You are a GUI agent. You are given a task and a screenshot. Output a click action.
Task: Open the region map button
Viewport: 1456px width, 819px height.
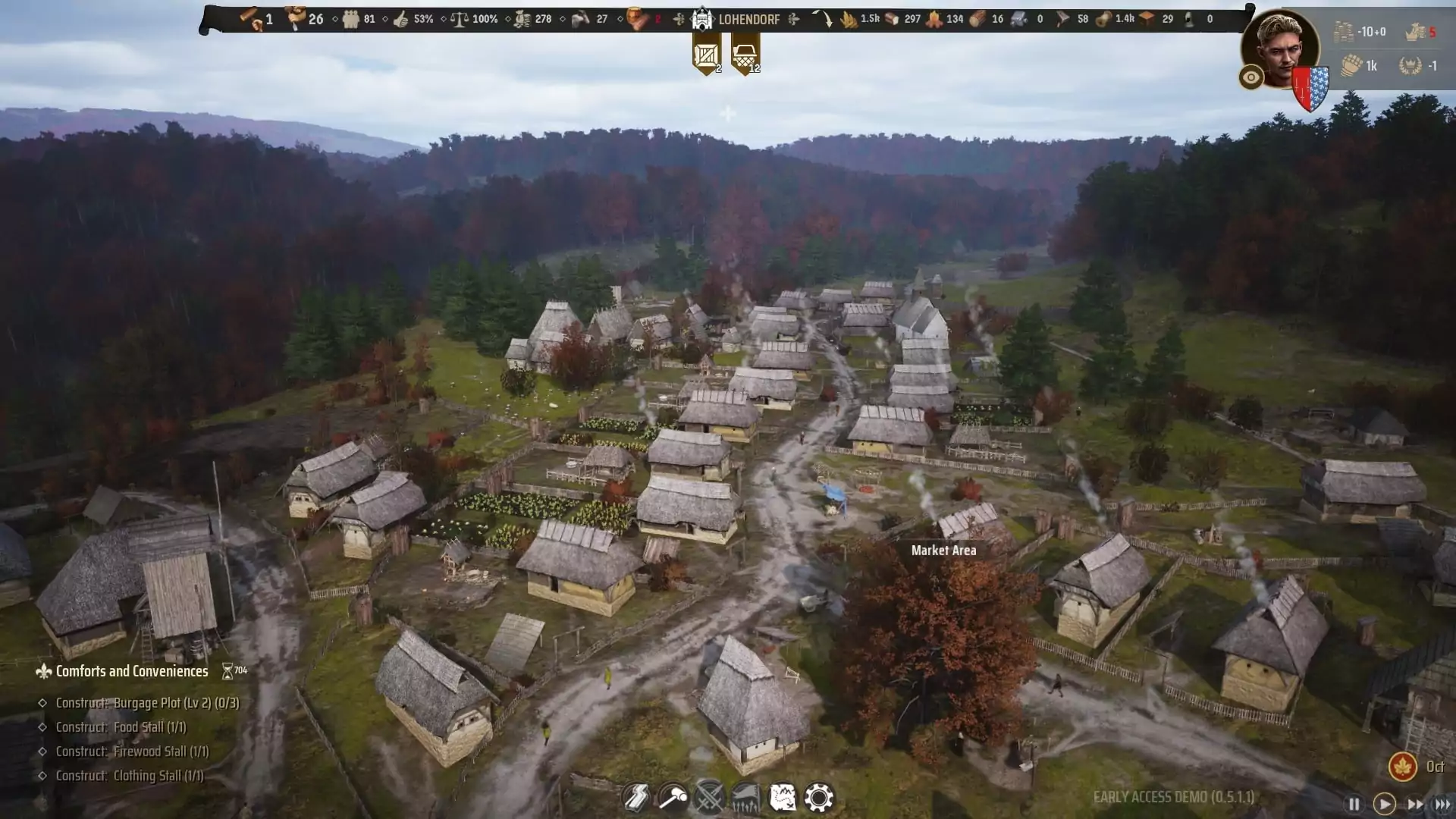782,798
